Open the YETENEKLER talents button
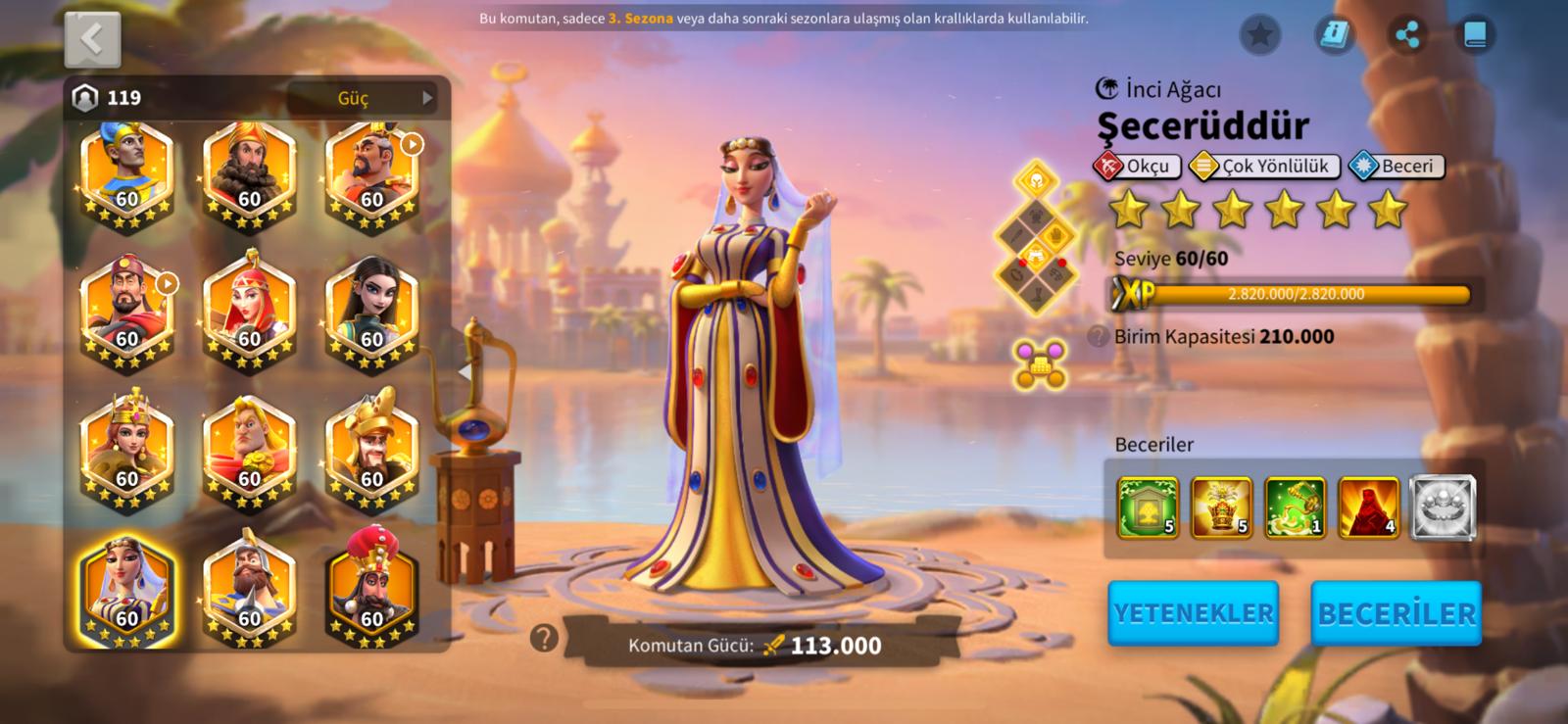 click(1193, 613)
